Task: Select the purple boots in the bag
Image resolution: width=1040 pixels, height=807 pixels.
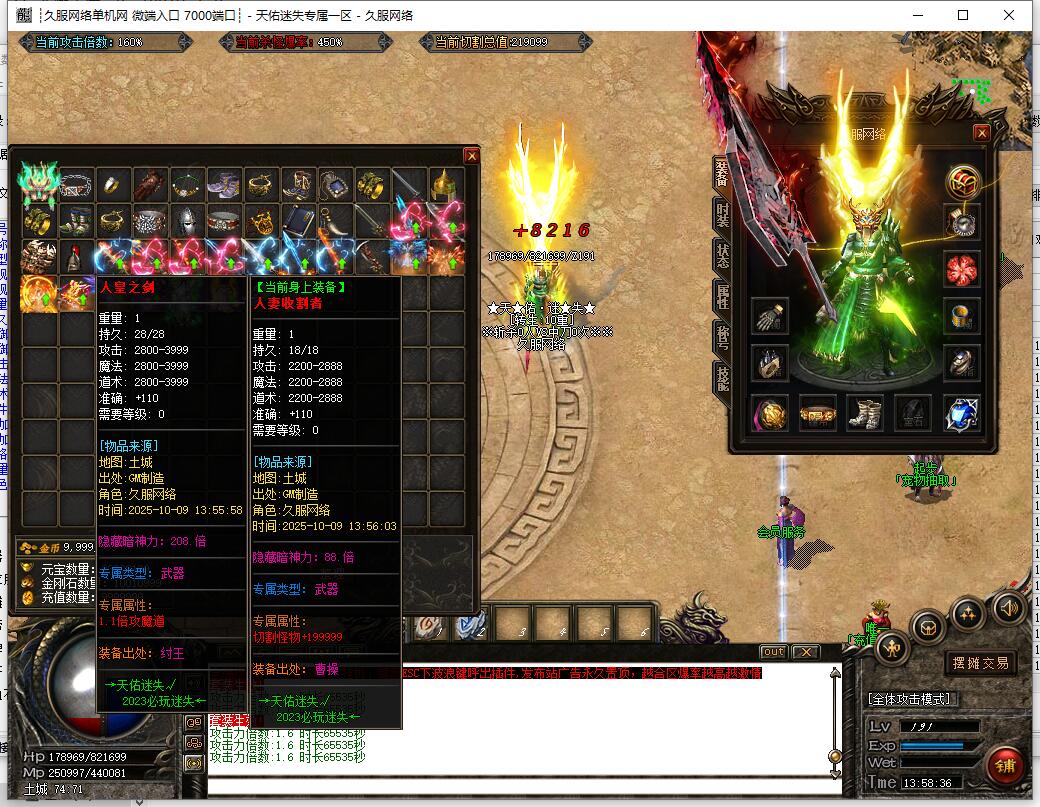Action: pyautogui.click(x=223, y=184)
